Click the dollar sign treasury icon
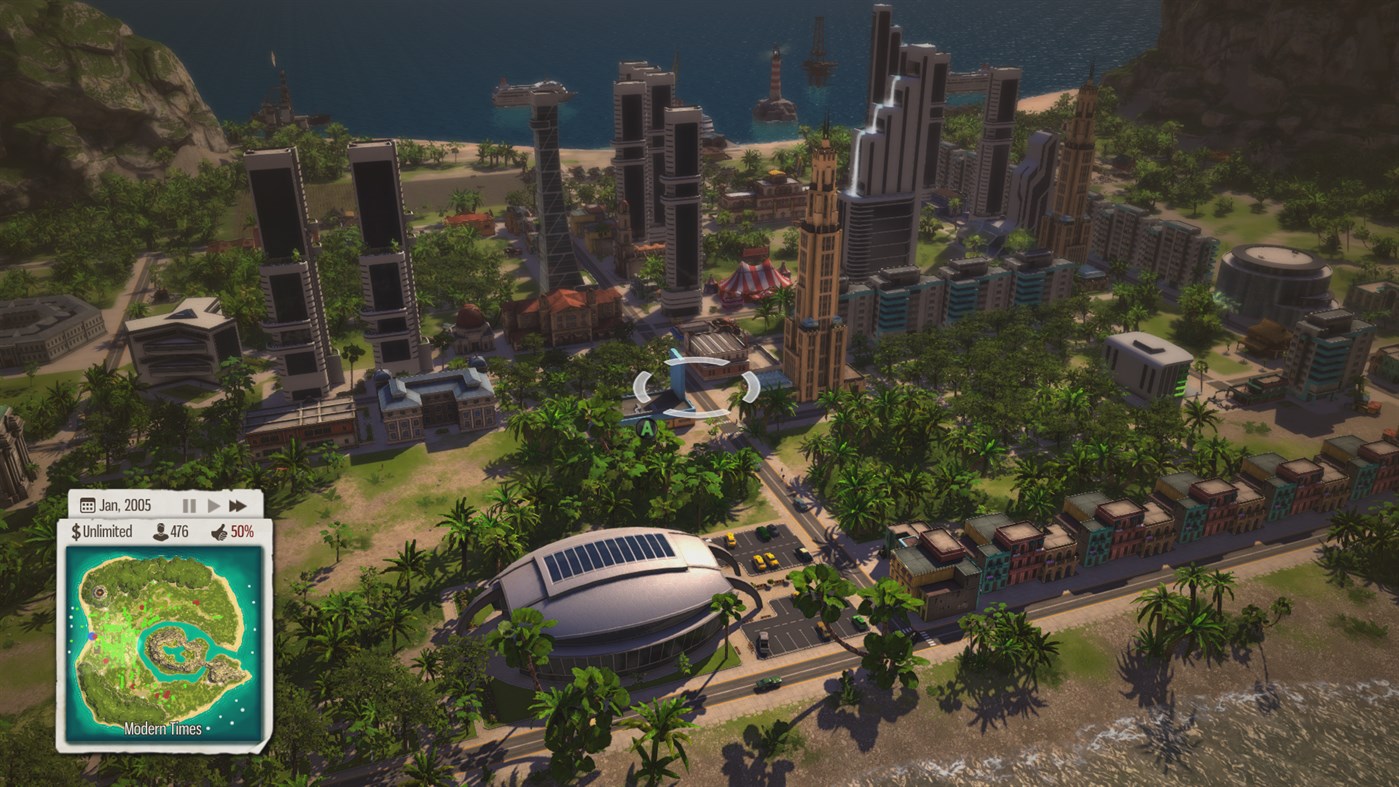This screenshot has width=1399, height=787. 76,531
